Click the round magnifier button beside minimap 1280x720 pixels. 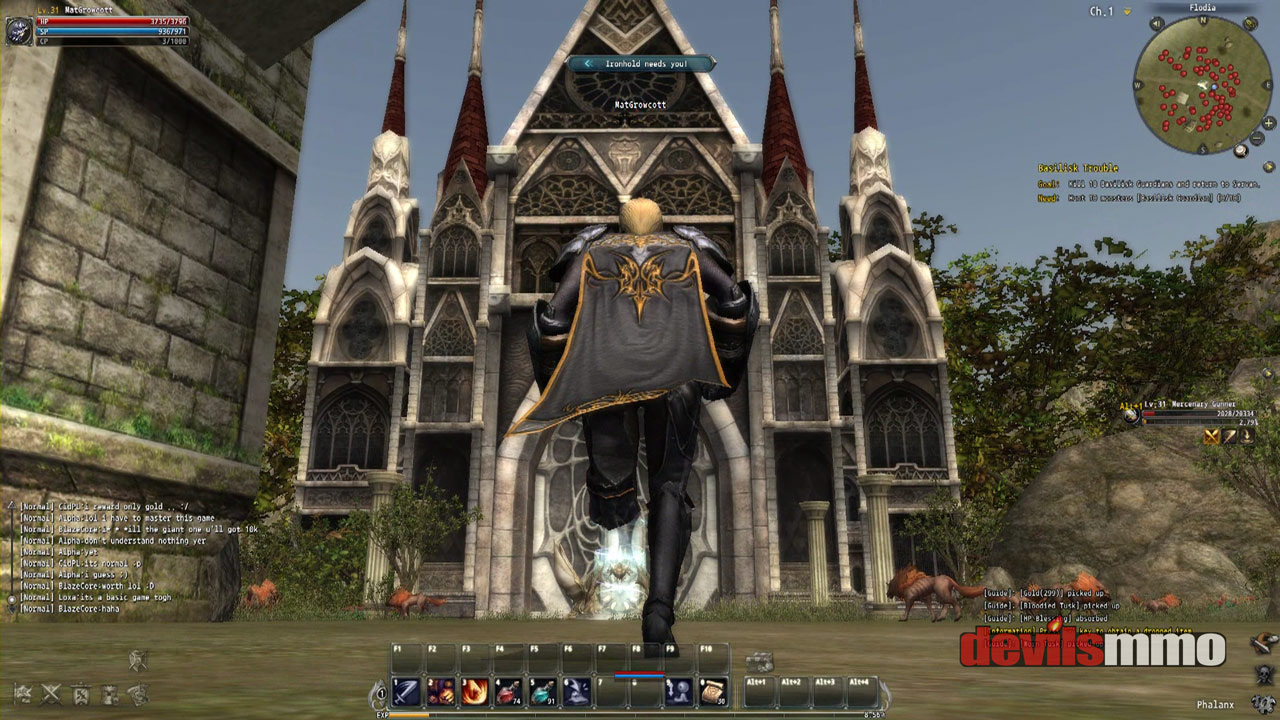(1241, 151)
